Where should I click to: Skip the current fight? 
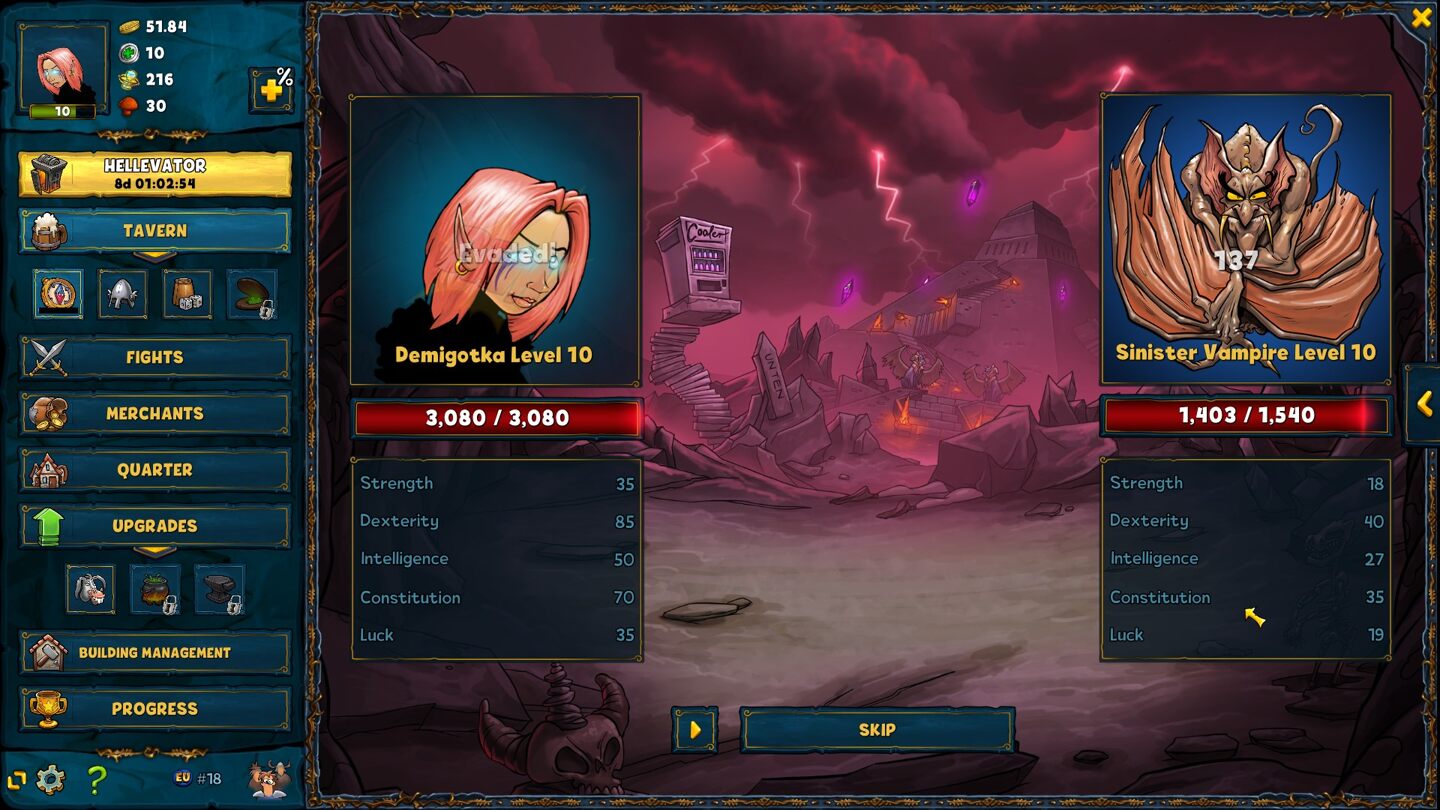click(x=877, y=730)
